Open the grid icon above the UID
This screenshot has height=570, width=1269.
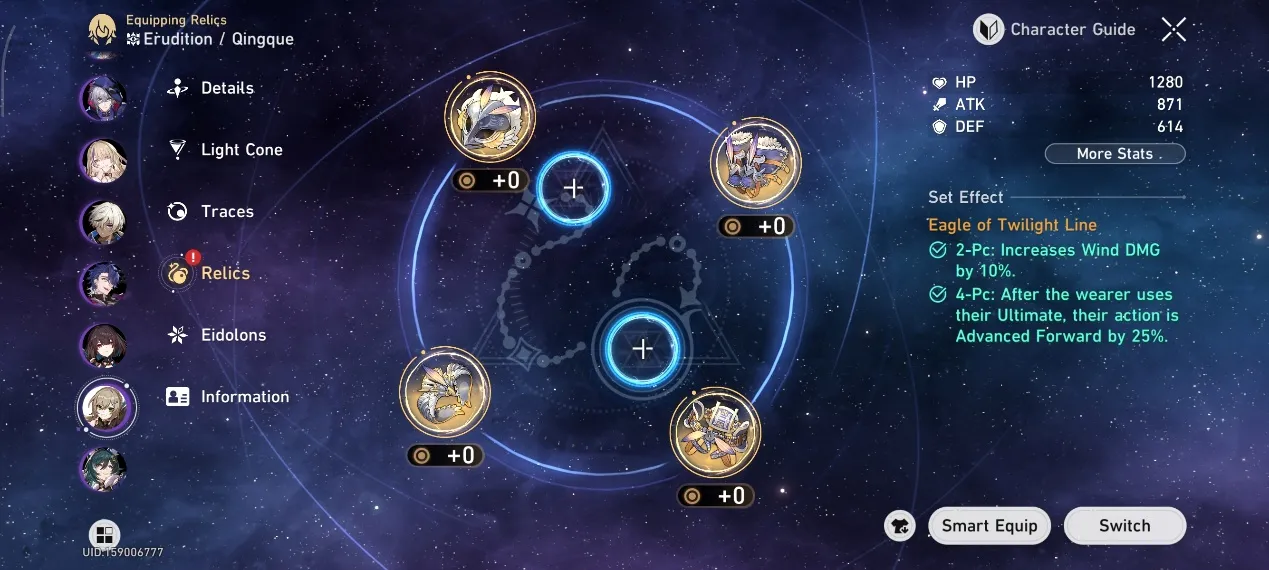pos(104,535)
